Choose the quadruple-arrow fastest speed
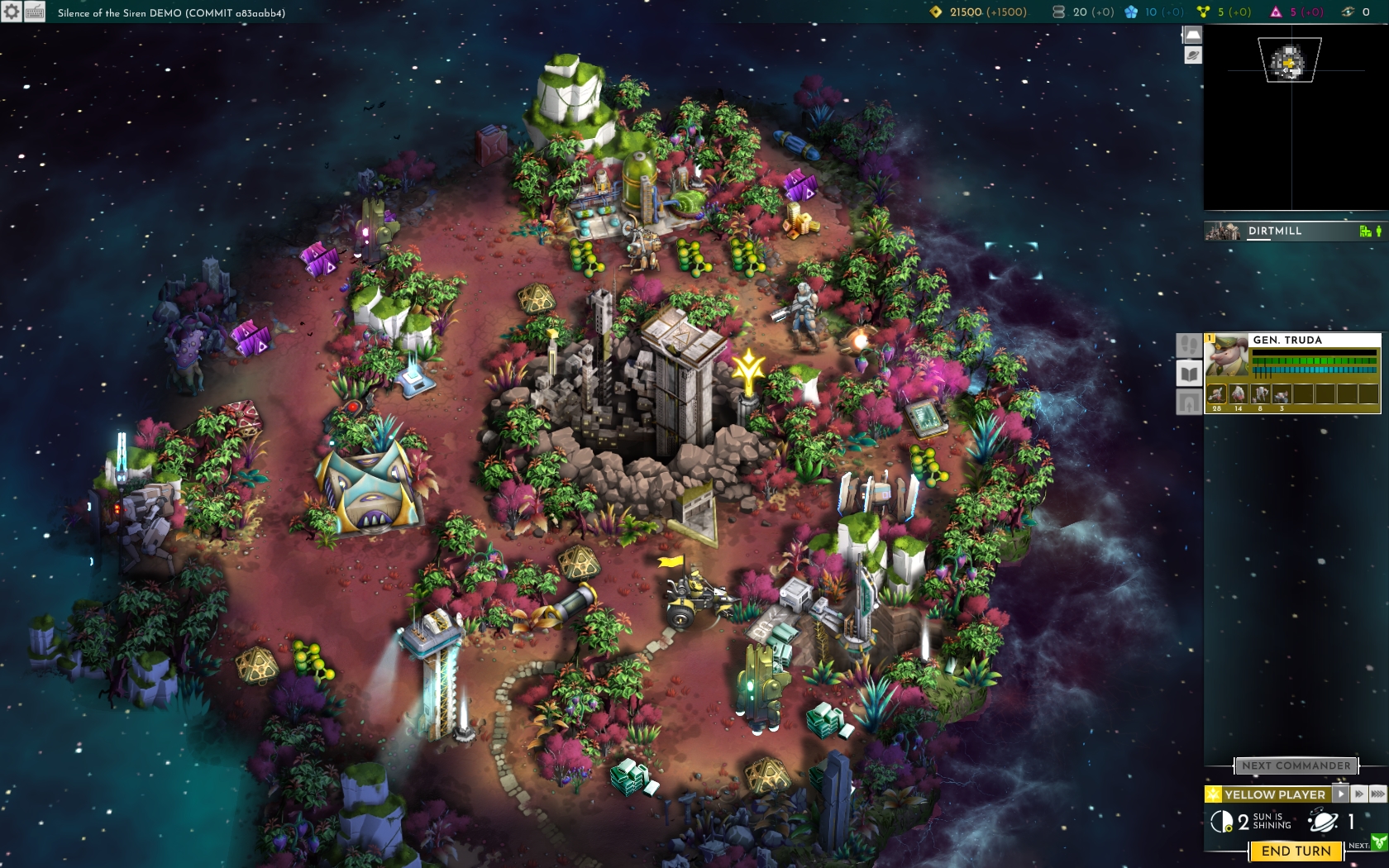The height and width of the screenshot is (868, 1389). click(1377, 794)
